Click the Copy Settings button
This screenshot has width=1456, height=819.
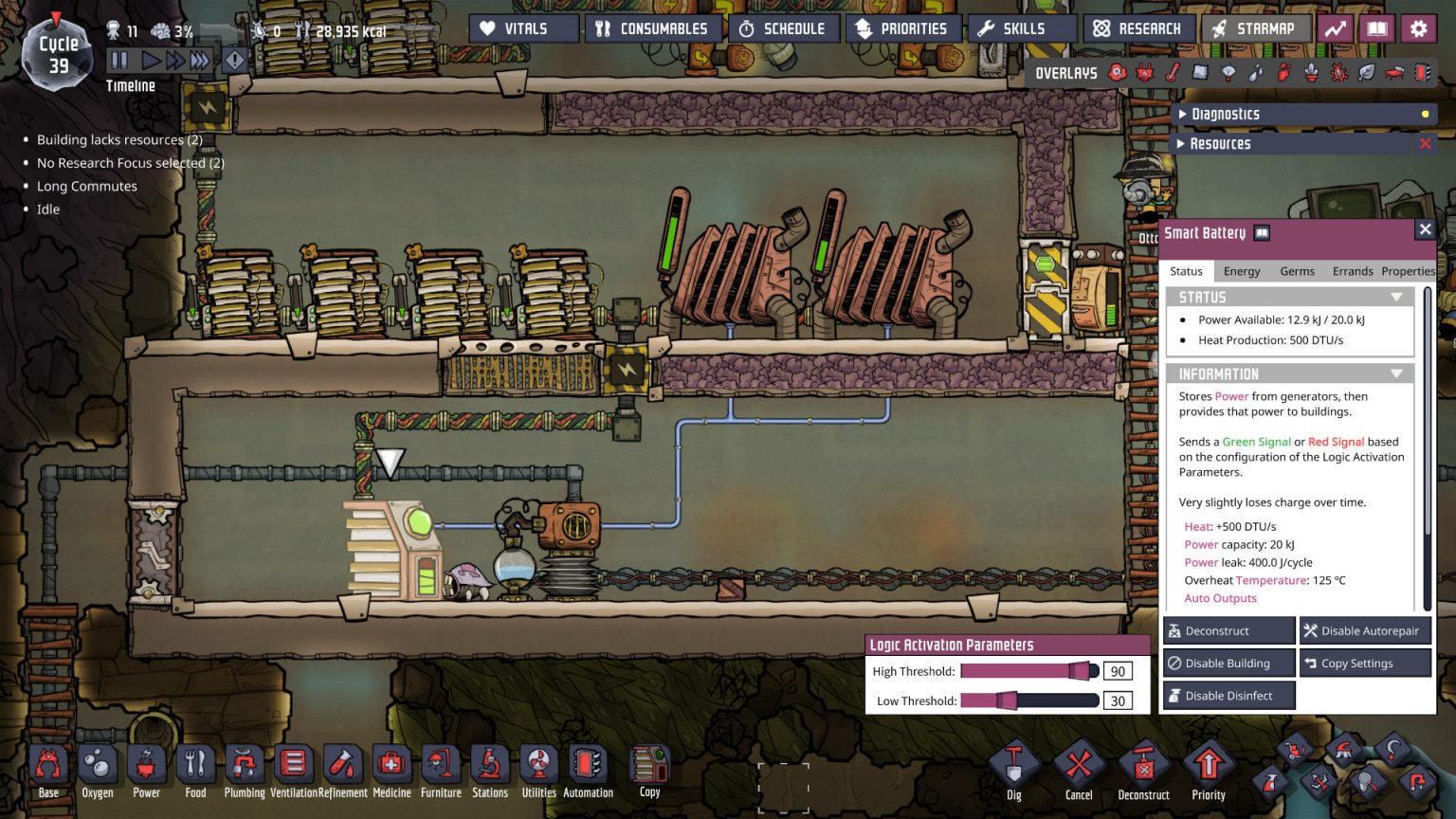1365,663
